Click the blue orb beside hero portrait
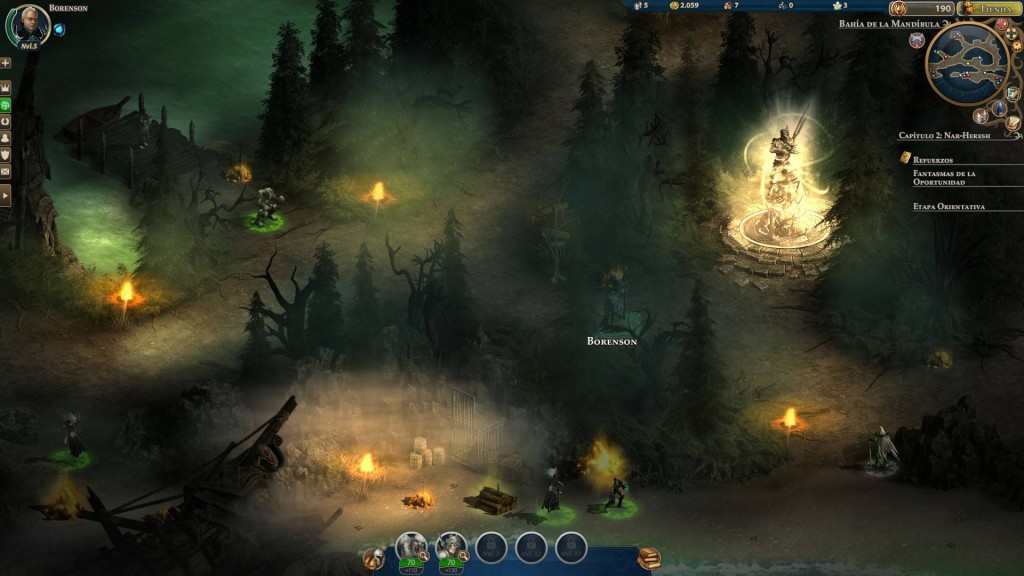 (59, 29)
